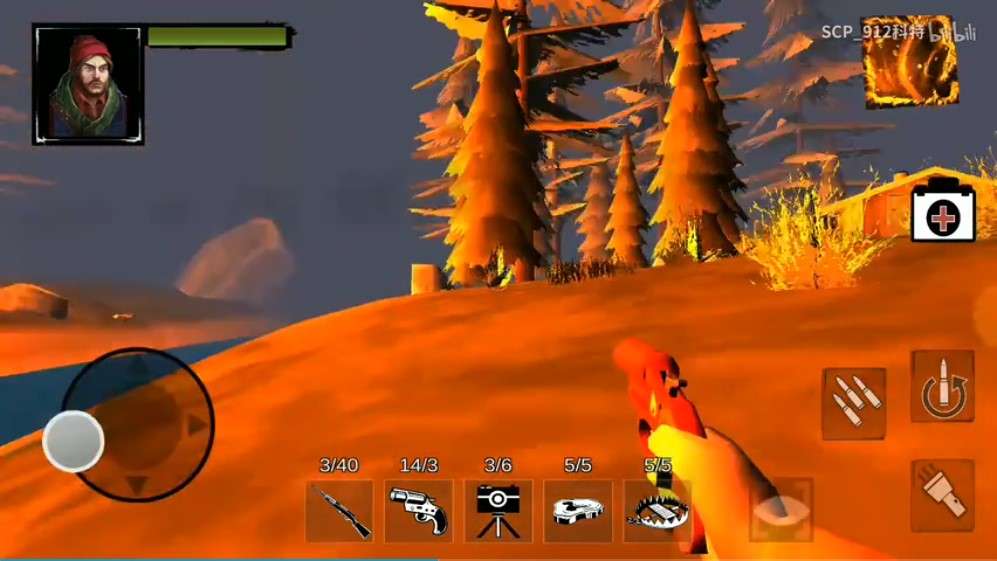Pick the bear trap slot
The width and height of the screenshot is (997, 561).
(656, 511)
